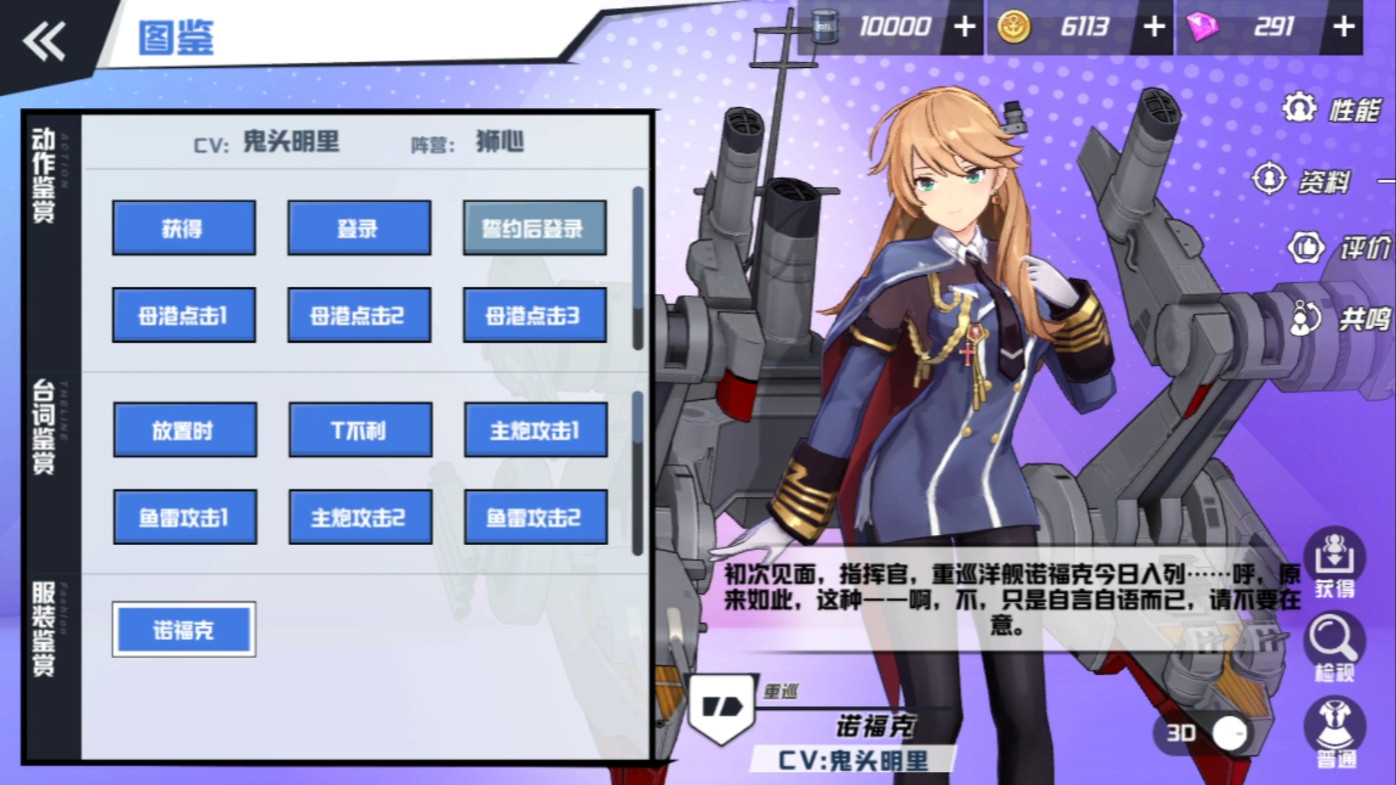The image size is (1396, 785).
Task: Select the 诺福克 outfit
Action: point(184,630)
